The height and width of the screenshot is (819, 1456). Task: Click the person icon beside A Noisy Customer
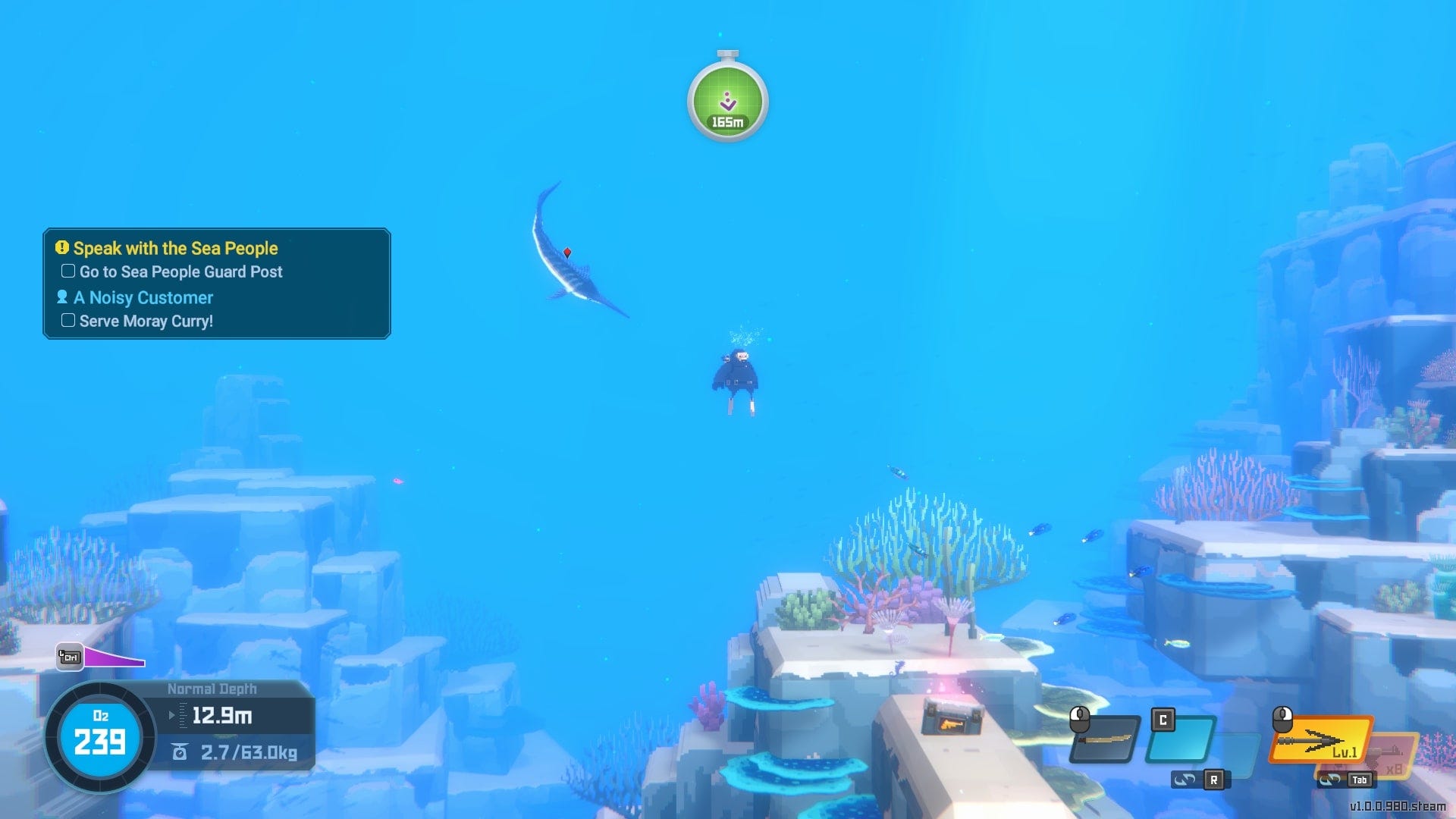pos(64,297)
